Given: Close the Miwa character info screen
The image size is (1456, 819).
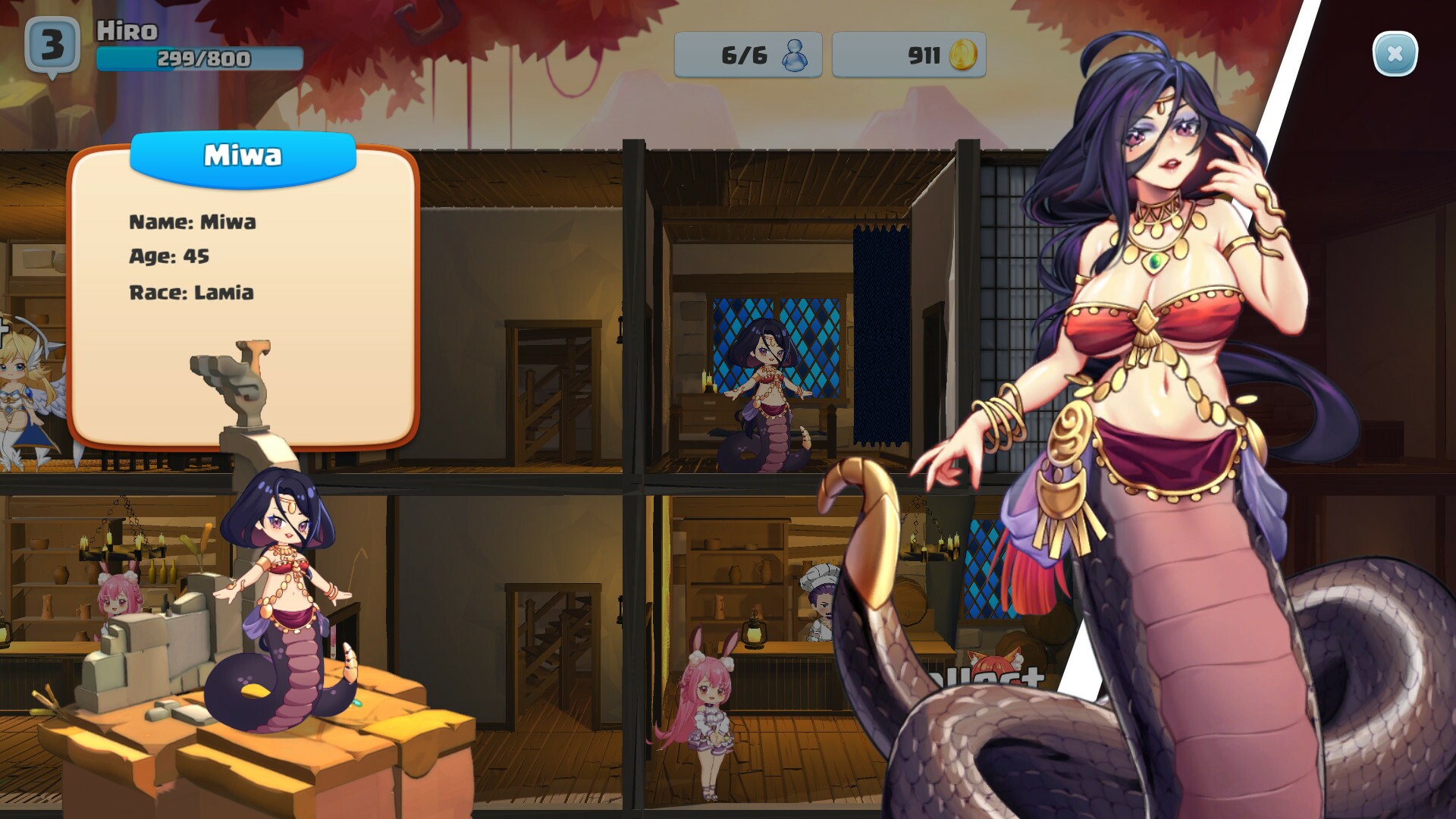Looking at the screenshot, I should click(x=1394, y=52).
